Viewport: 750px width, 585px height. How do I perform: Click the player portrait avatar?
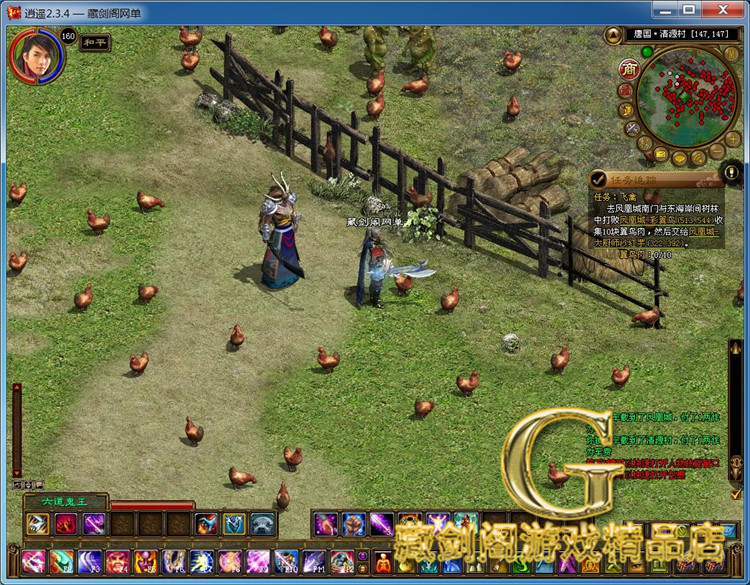(x=35, y=55)
